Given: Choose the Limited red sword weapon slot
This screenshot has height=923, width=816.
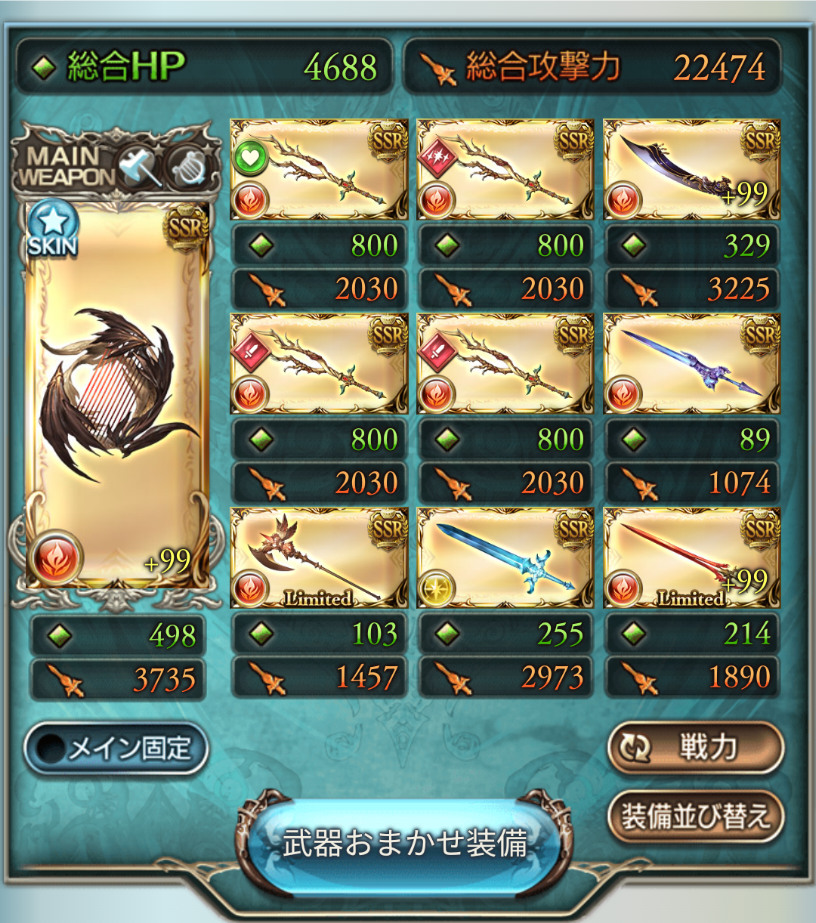Looking at the screenshot, I should pos(692,557).
